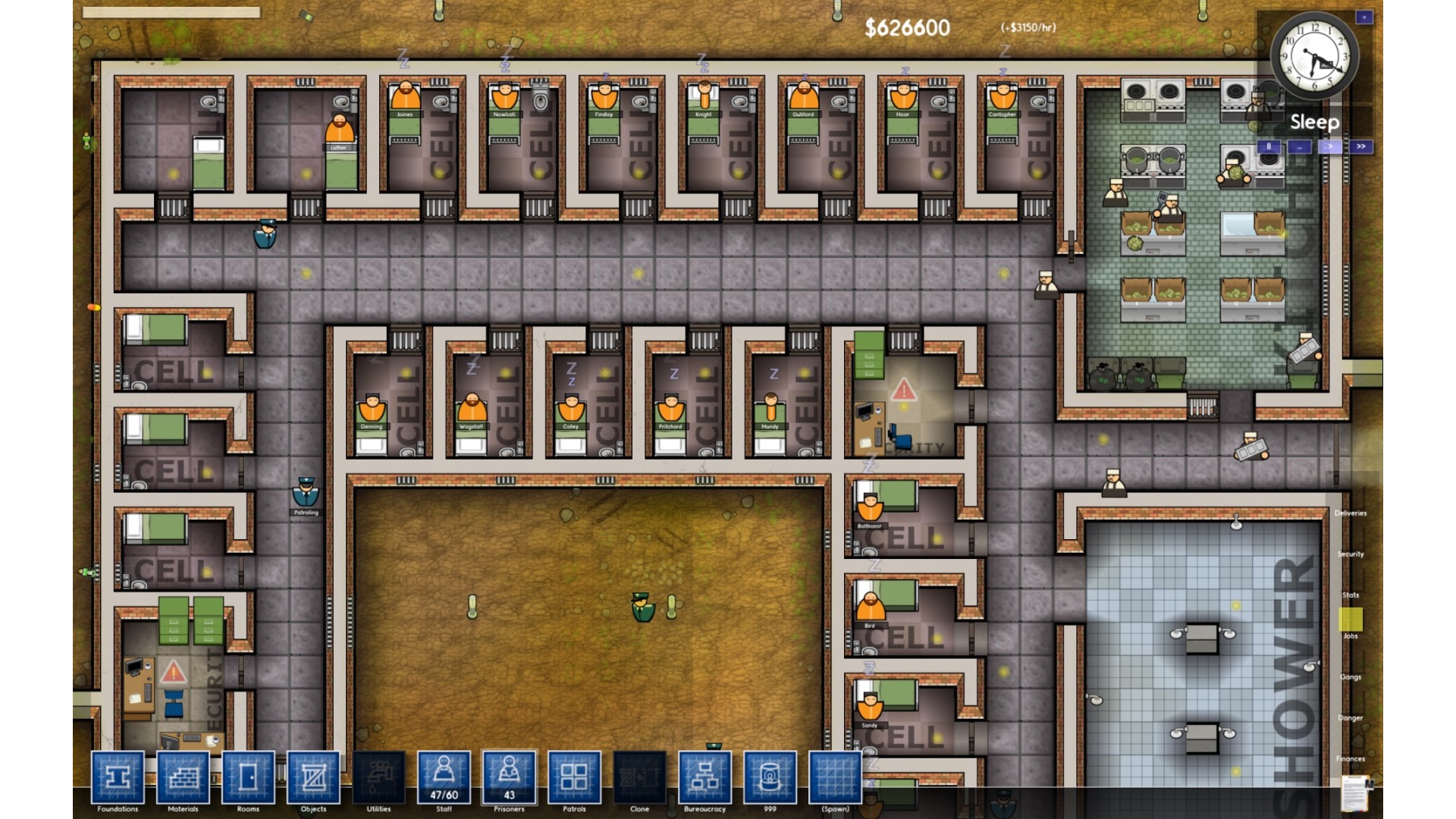Screen dimensions: 1456x819
Task: Select the Patrols tool
Action: pyautogui.click(x=574, y=777)
